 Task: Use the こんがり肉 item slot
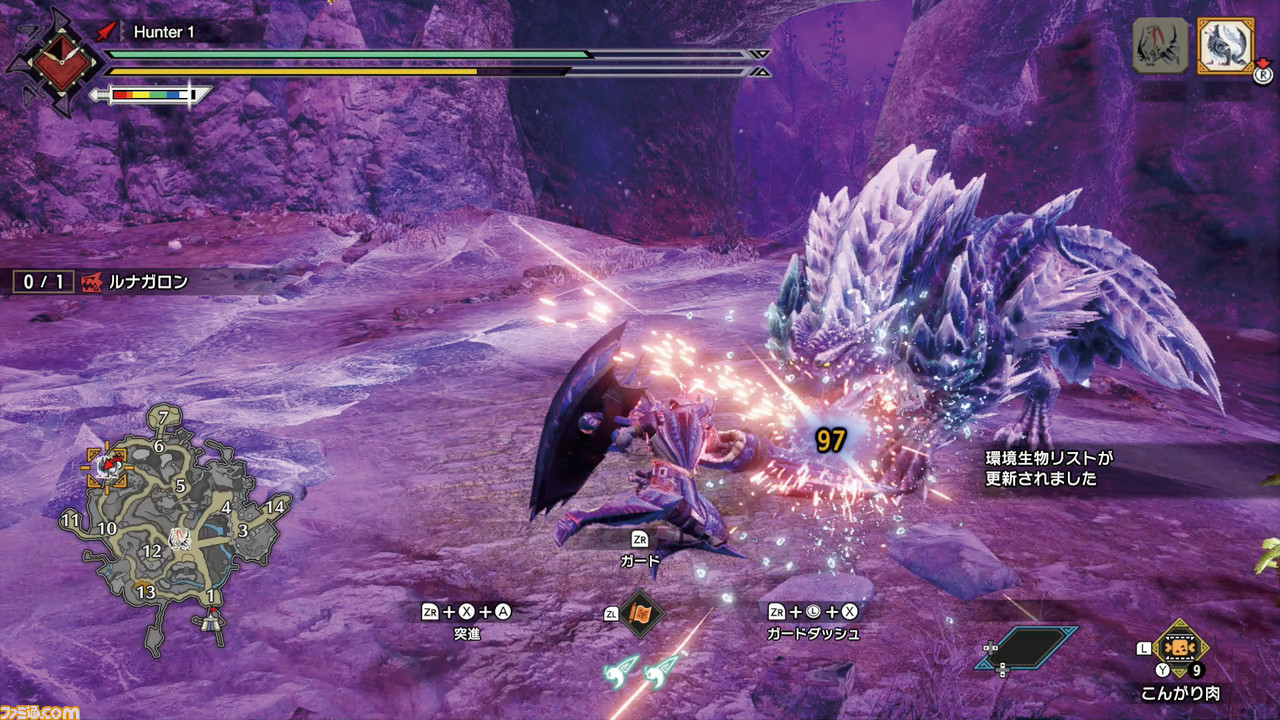tap(1180, 650)
